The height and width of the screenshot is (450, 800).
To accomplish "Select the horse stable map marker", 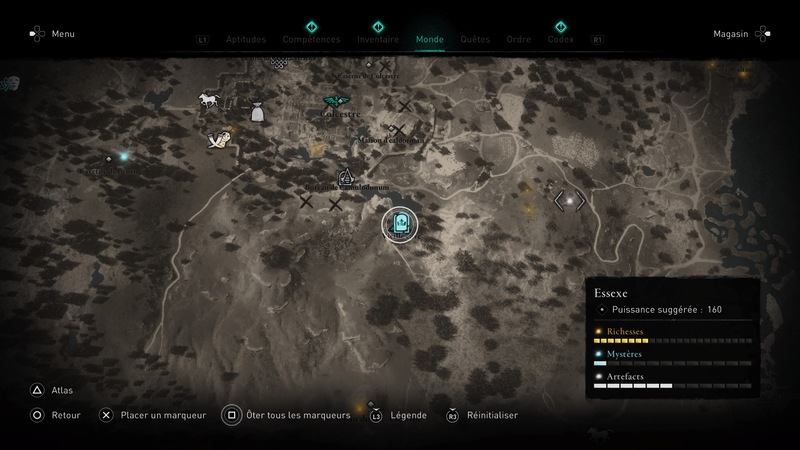I will [209, 99].
